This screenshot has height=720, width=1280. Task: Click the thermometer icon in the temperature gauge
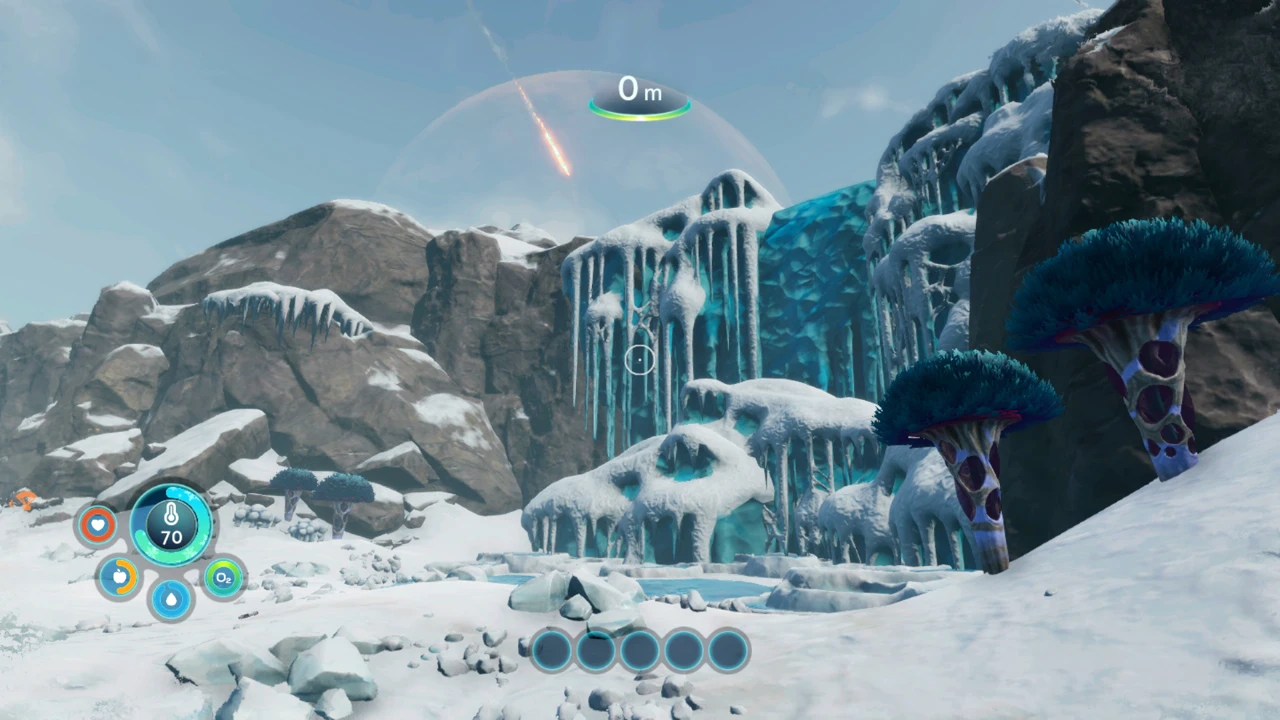click(x=170, y=516)
